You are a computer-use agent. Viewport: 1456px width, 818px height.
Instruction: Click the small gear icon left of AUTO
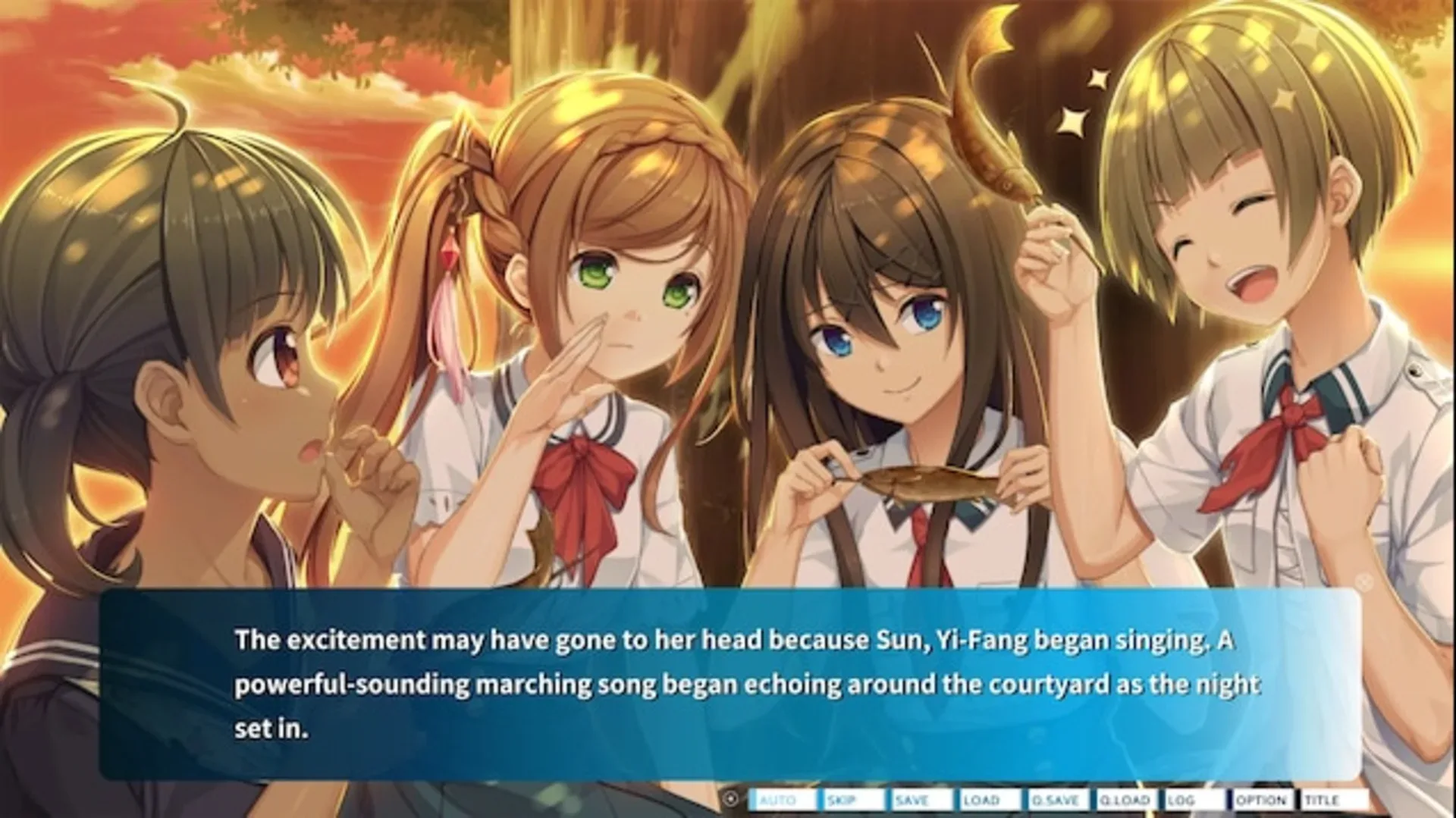[x=731, y=798]
